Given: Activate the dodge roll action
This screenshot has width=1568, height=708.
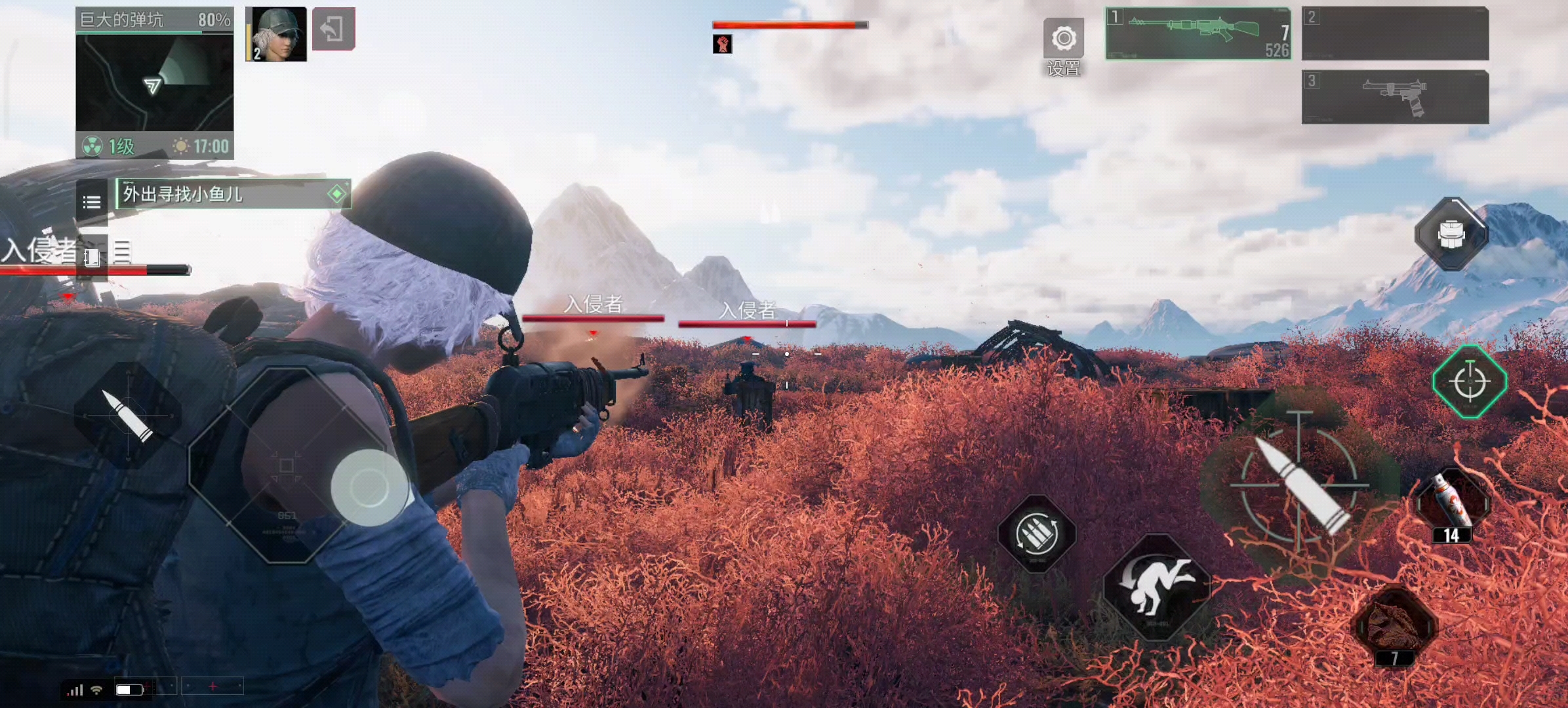Looking at the screenshot, I should click(x=1156, y=585).
